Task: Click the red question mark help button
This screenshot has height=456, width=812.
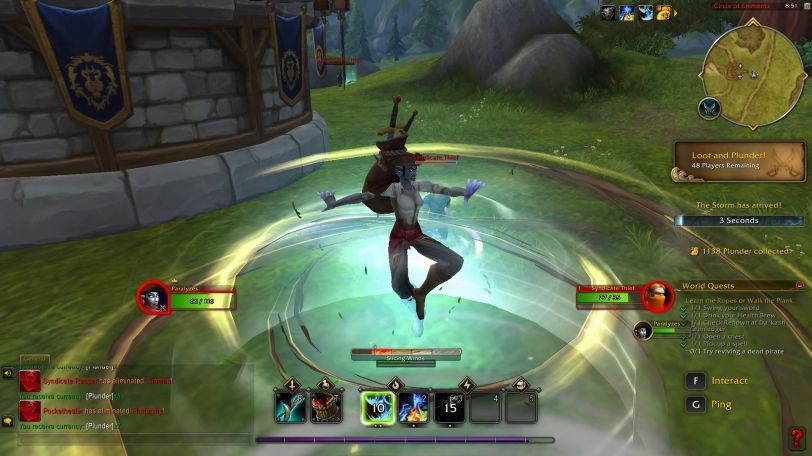Action: click(796, 439)
